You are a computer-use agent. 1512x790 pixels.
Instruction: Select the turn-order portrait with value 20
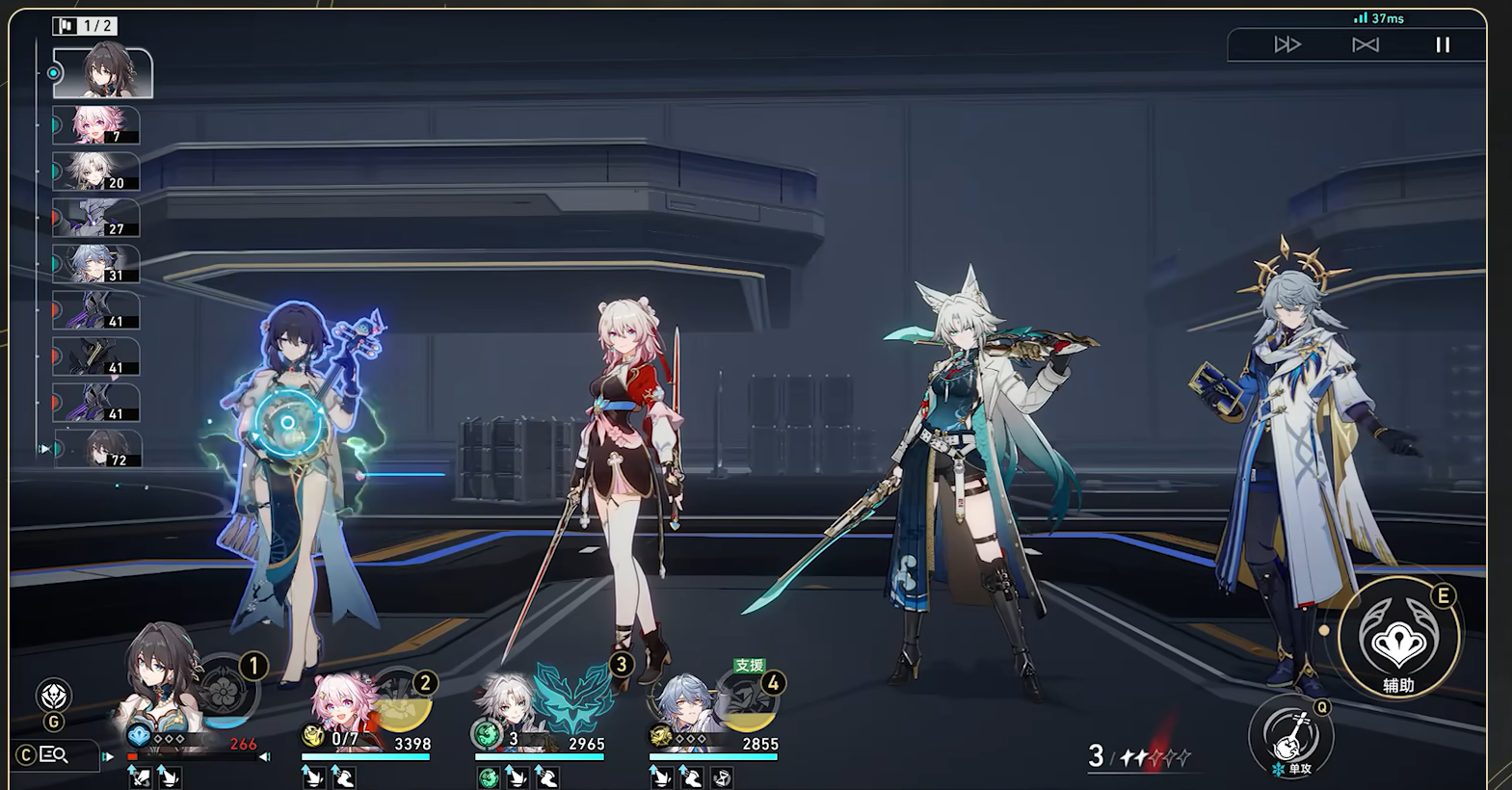(x=96, y=171)
